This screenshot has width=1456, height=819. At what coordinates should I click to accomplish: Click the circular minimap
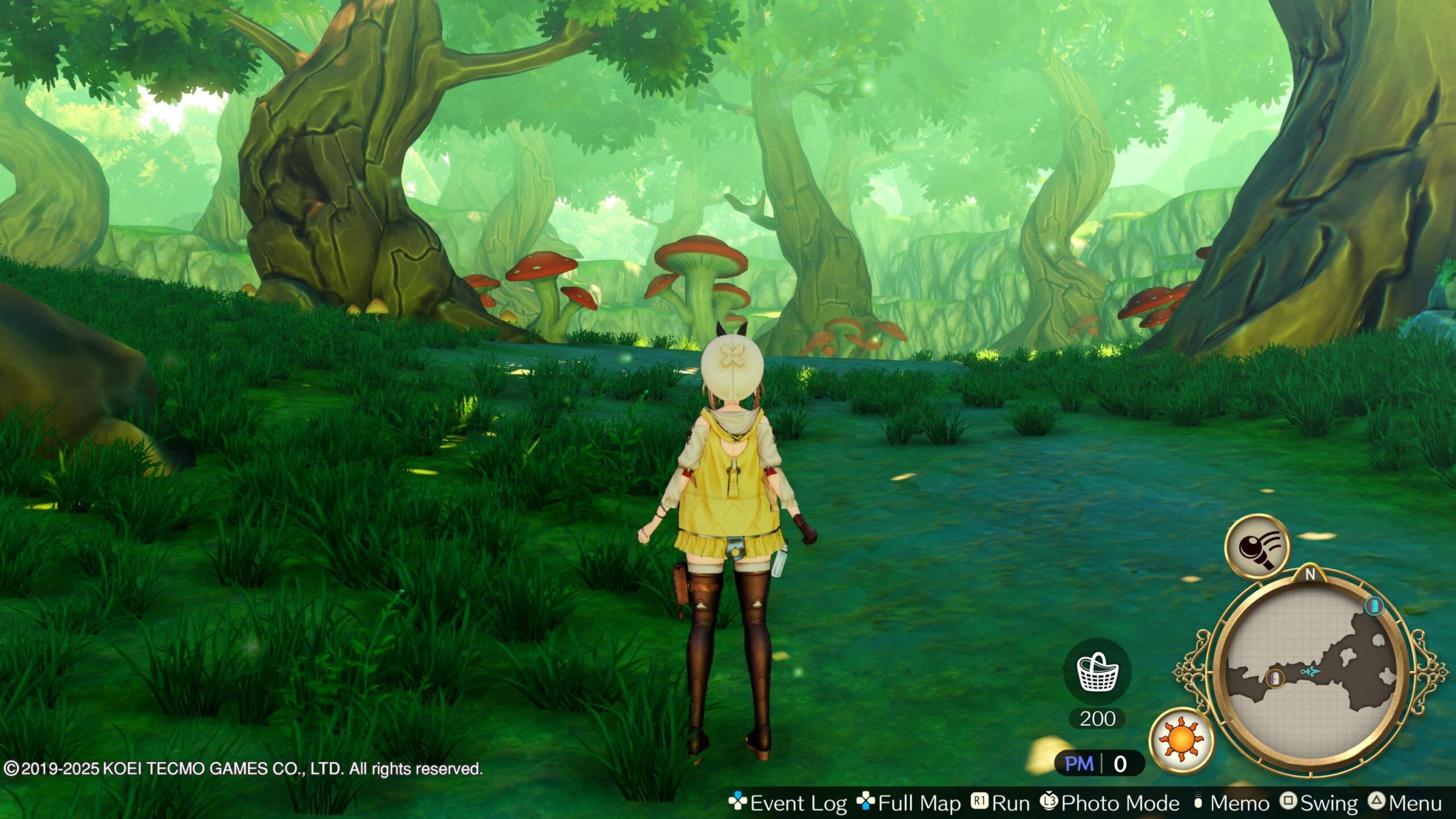point(1310,675)
